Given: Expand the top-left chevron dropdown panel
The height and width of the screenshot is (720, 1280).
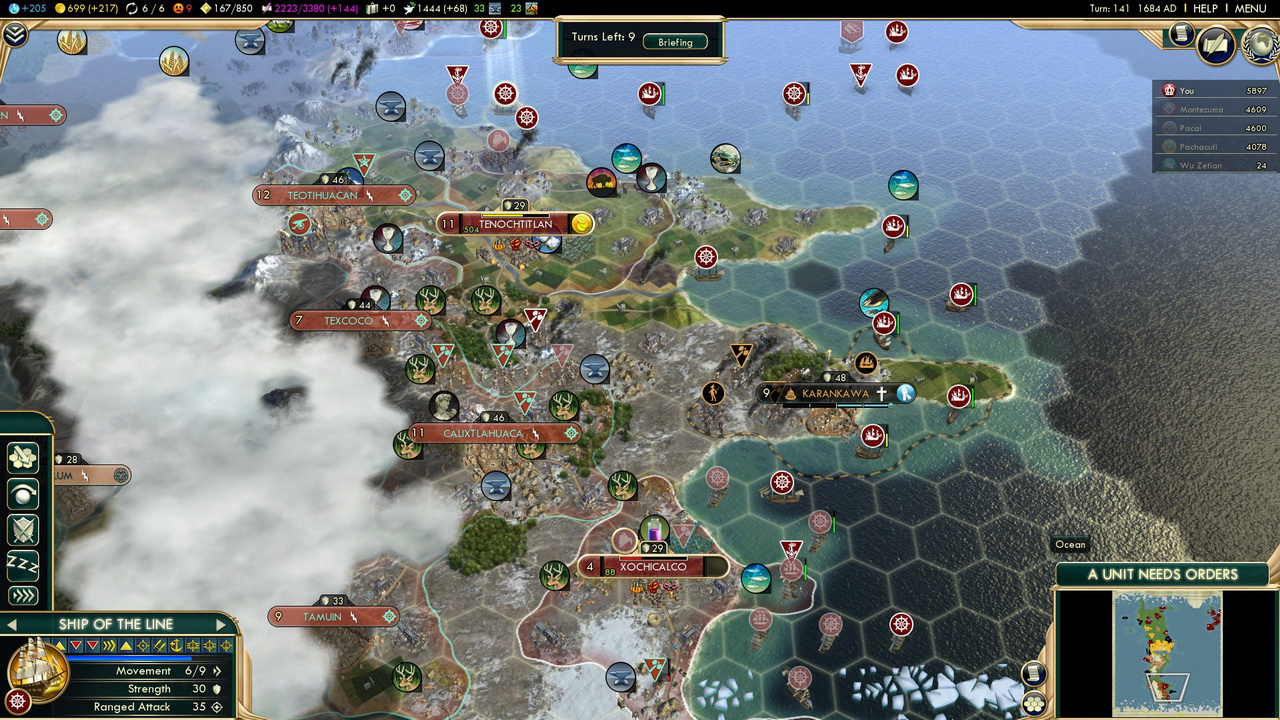Looking at the screenshot, I should 14,35.
